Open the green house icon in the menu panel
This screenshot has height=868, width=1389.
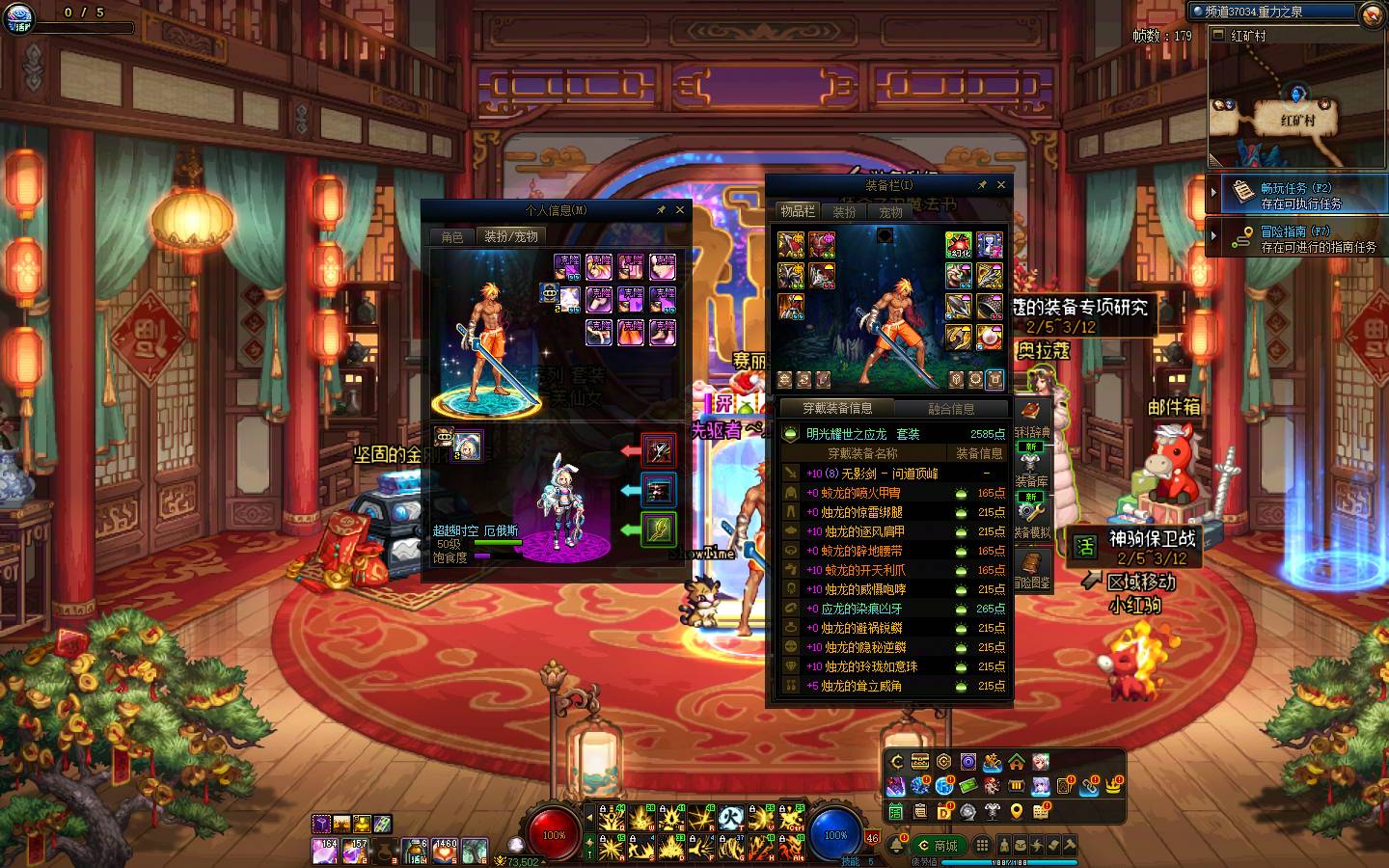[x=1016, y=763]
